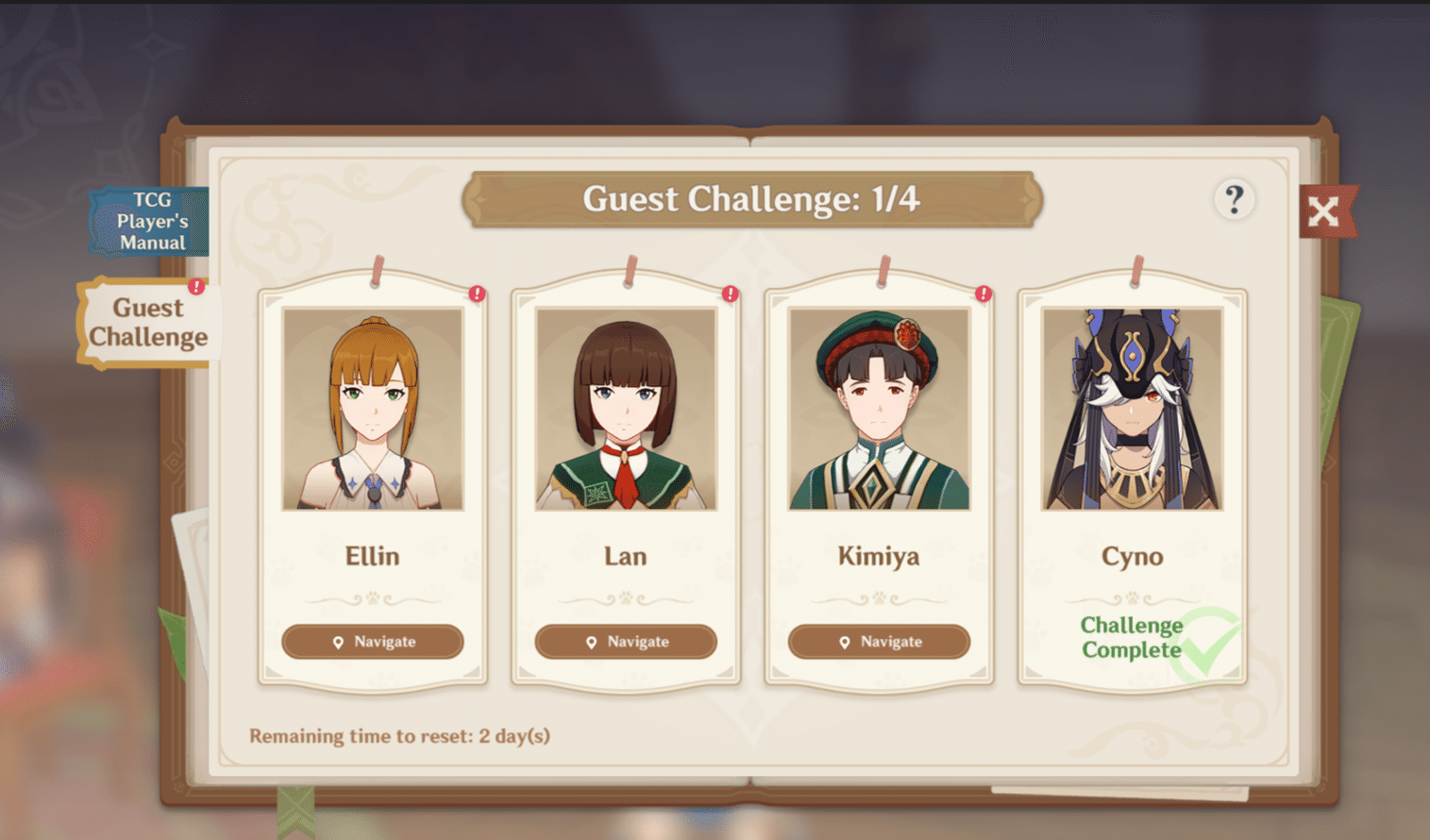Click the notification badge on Ellin's card
1430x840 pixels.
pos(477,294)
